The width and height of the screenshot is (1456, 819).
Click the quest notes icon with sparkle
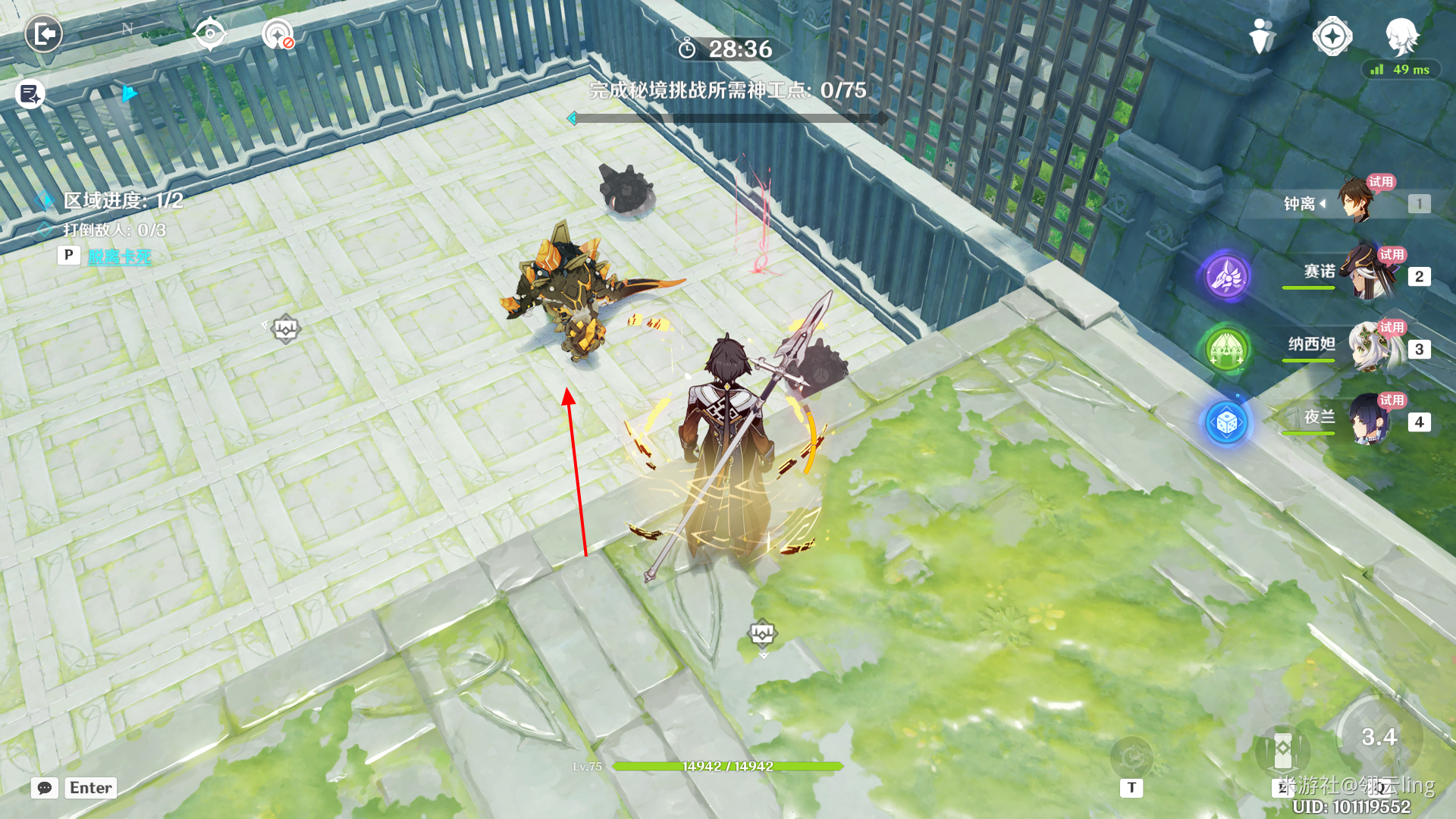click(30, 94)
